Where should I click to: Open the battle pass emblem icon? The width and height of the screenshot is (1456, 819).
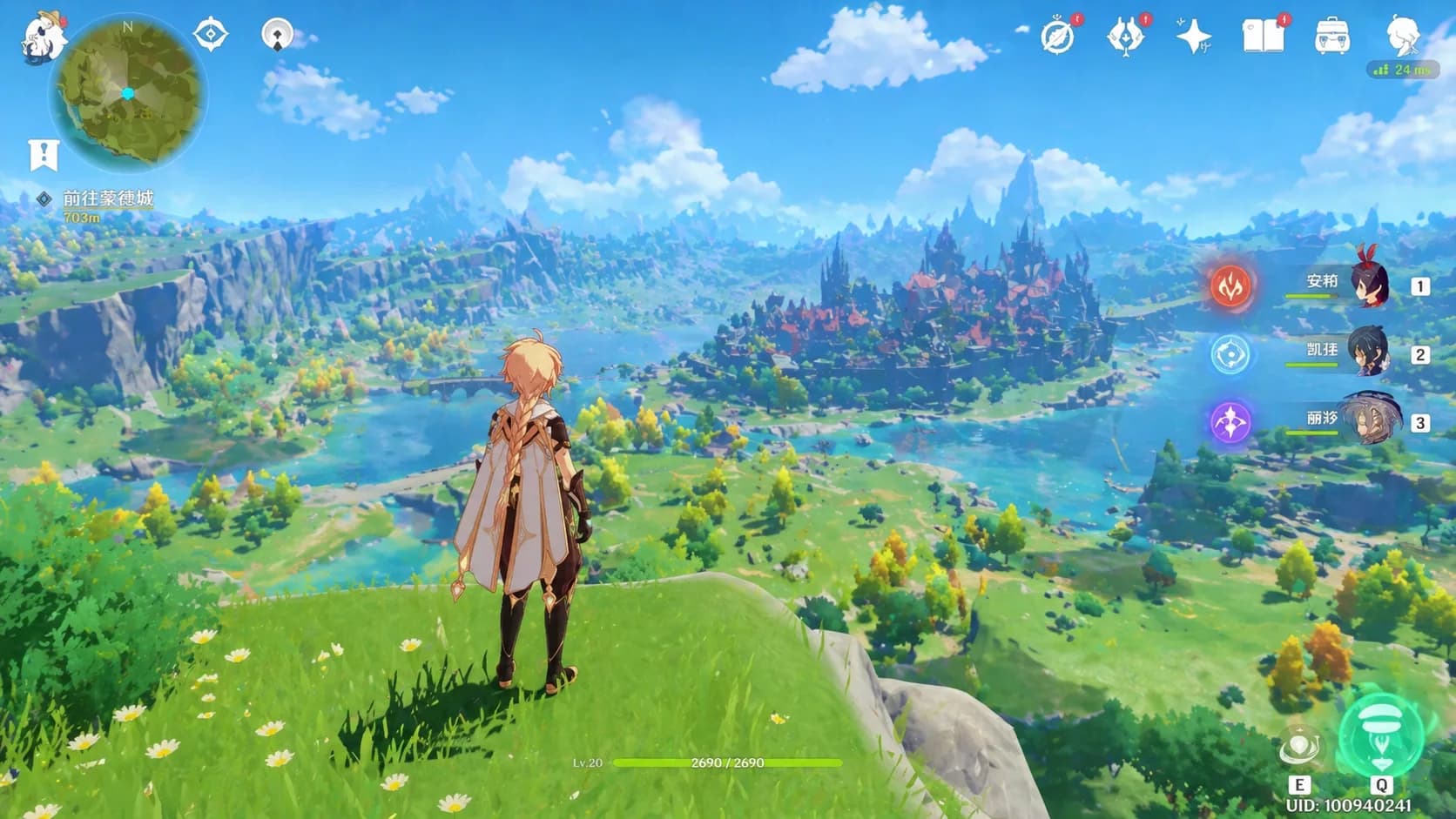point(1125,37)
